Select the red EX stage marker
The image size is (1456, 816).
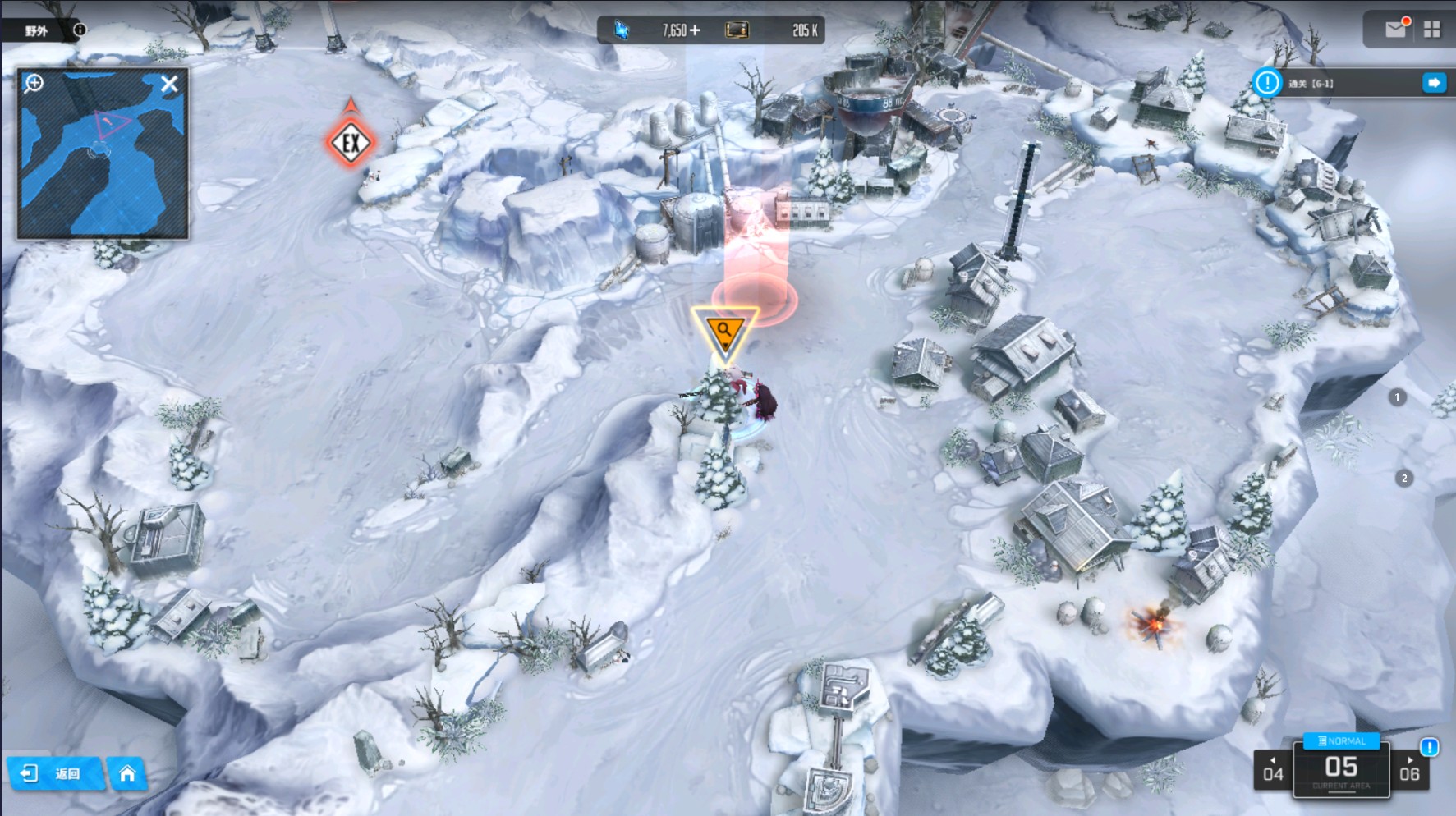pos(351,143)
